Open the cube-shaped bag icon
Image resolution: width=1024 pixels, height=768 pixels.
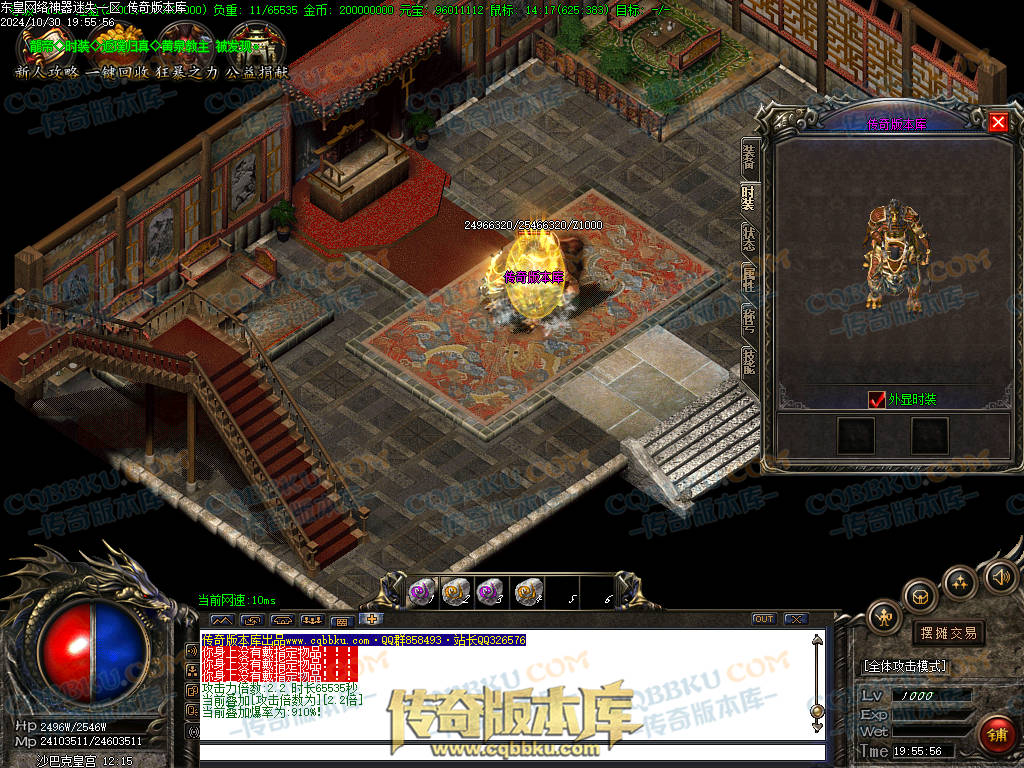(920, 596)
